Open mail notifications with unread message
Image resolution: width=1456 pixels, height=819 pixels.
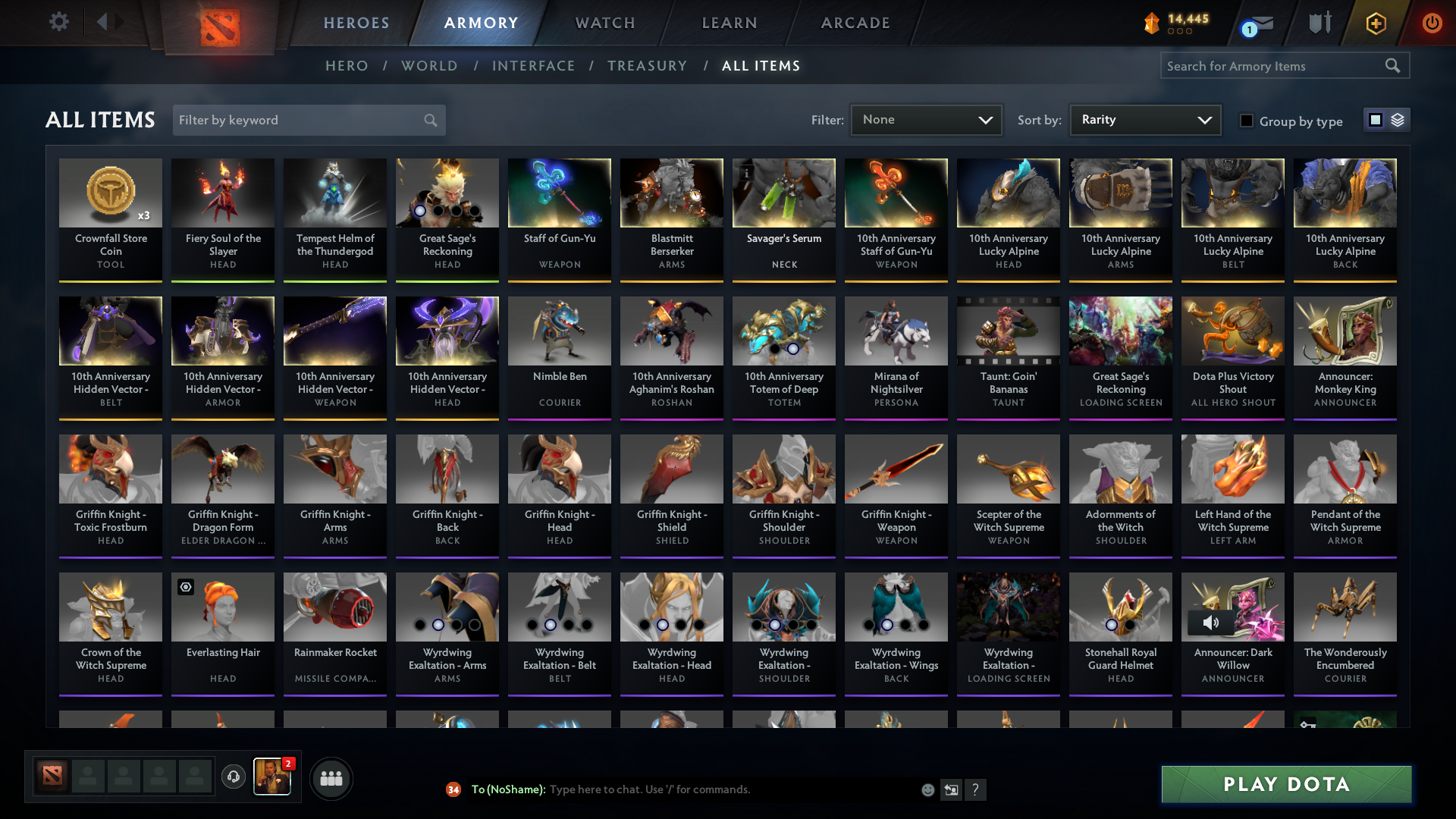pyautogui.click(x=1256, y=23)
